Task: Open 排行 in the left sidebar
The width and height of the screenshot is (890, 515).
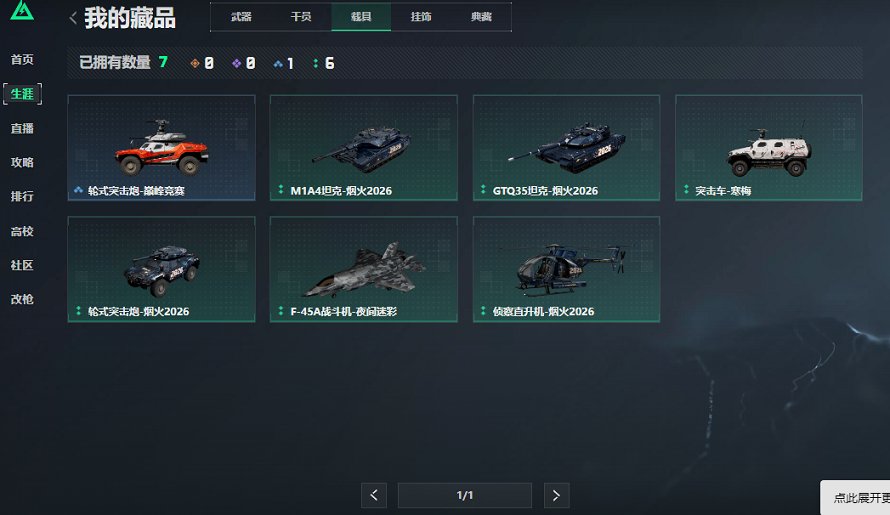Action: 22,196
